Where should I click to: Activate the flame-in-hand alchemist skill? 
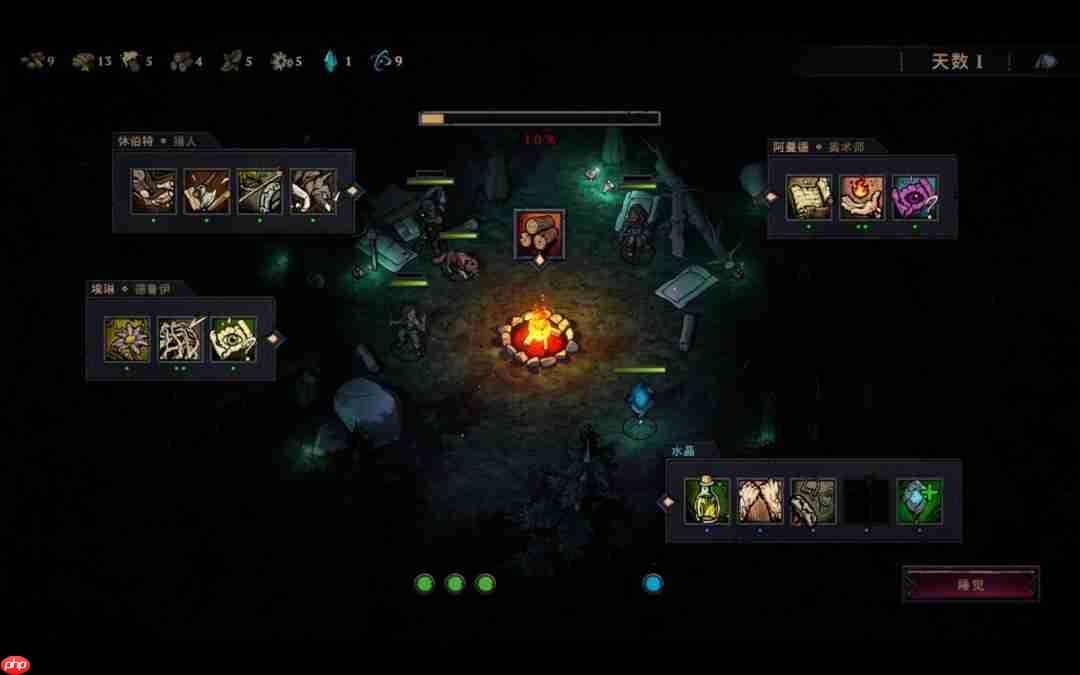[x=861, y=198]
